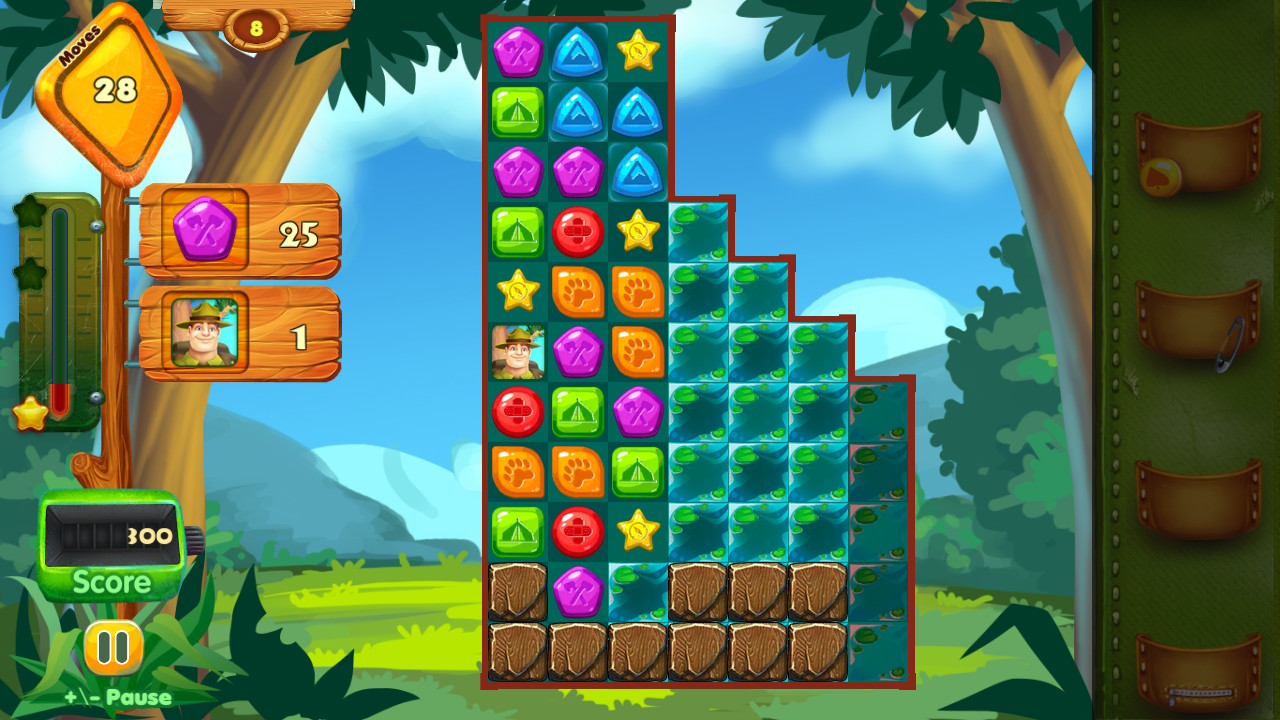Select the purple pentagon axes gem in the top-left corner
Viewport: 1280px width, 720px height.
(x=517, y=51)
